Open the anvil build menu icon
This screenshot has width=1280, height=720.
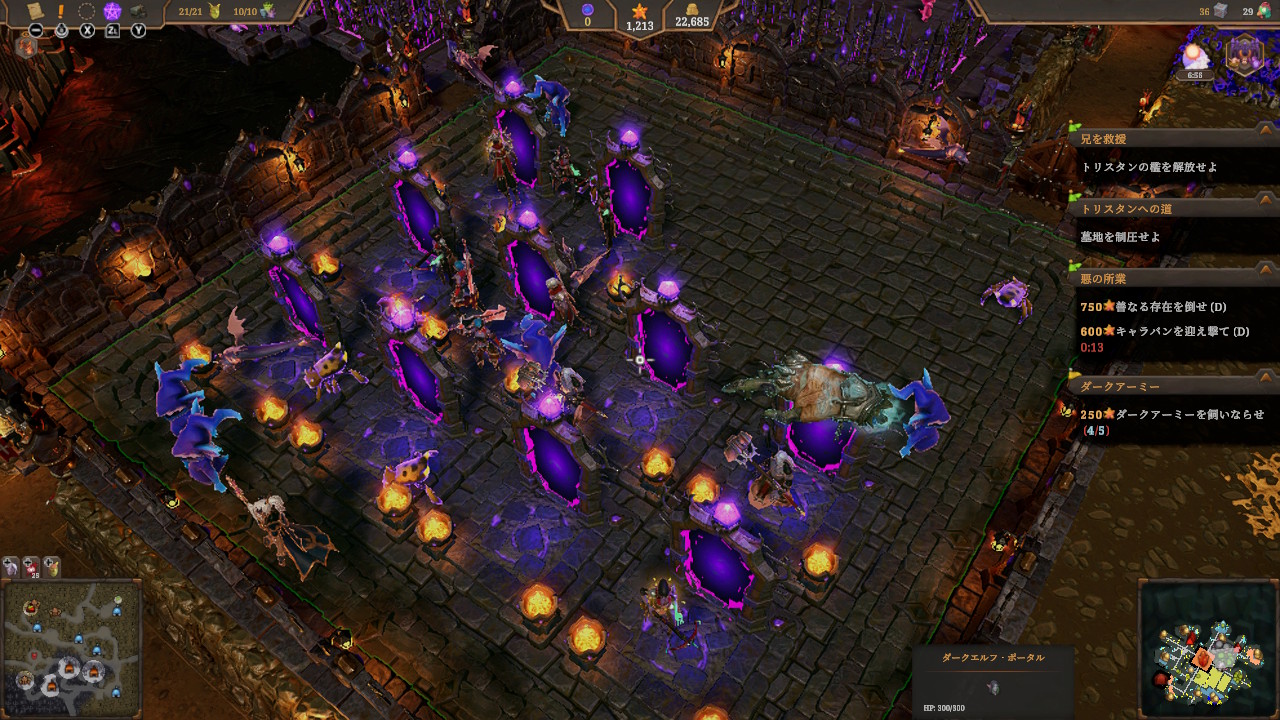point(137,11)
